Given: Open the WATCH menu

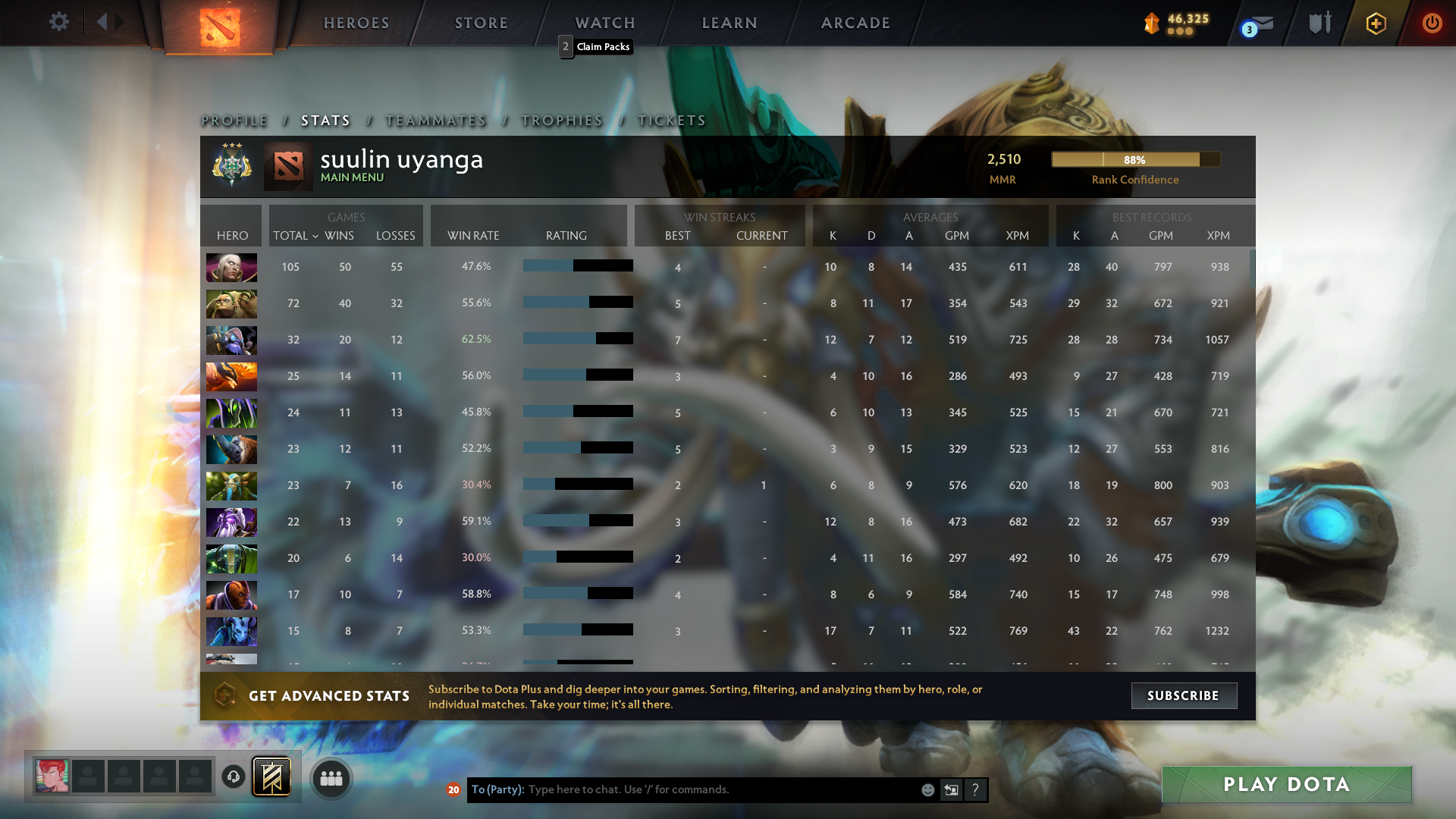Looking at the screenshot, I should (604, 23).
